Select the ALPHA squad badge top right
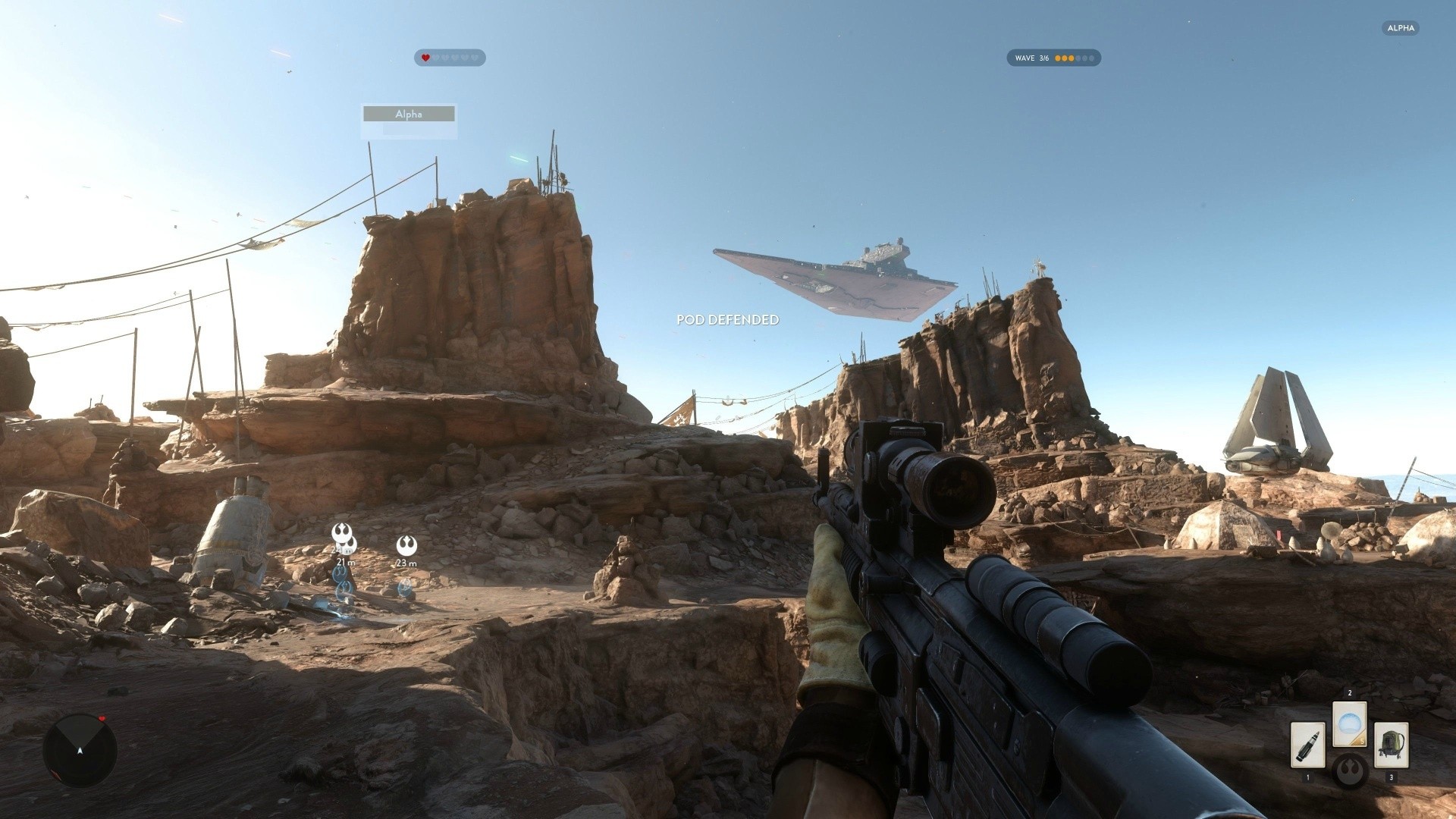This screenshot has width=1456, height=819. 1401,28
